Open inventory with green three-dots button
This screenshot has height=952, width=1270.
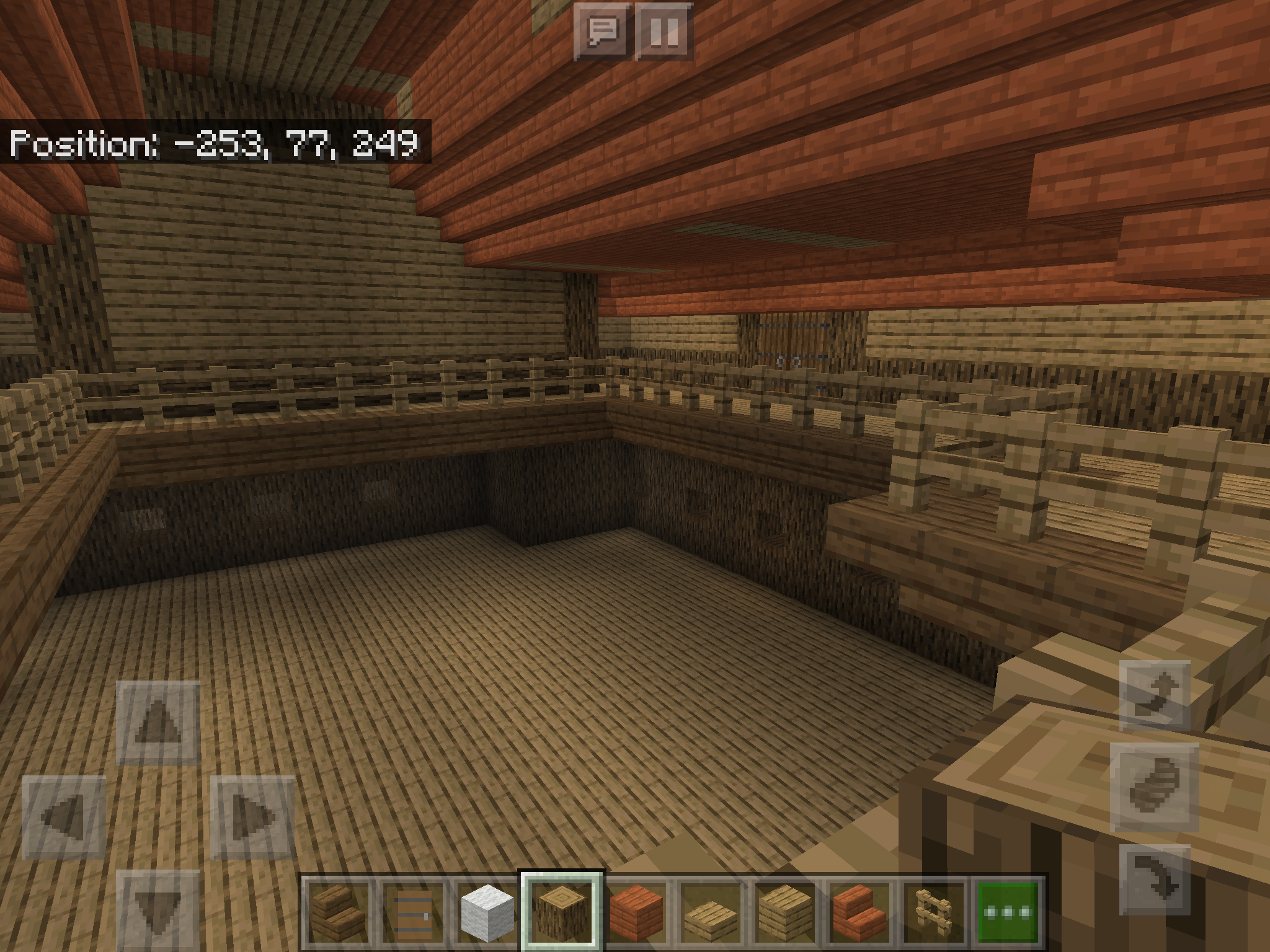click(x=1008, y=911)
